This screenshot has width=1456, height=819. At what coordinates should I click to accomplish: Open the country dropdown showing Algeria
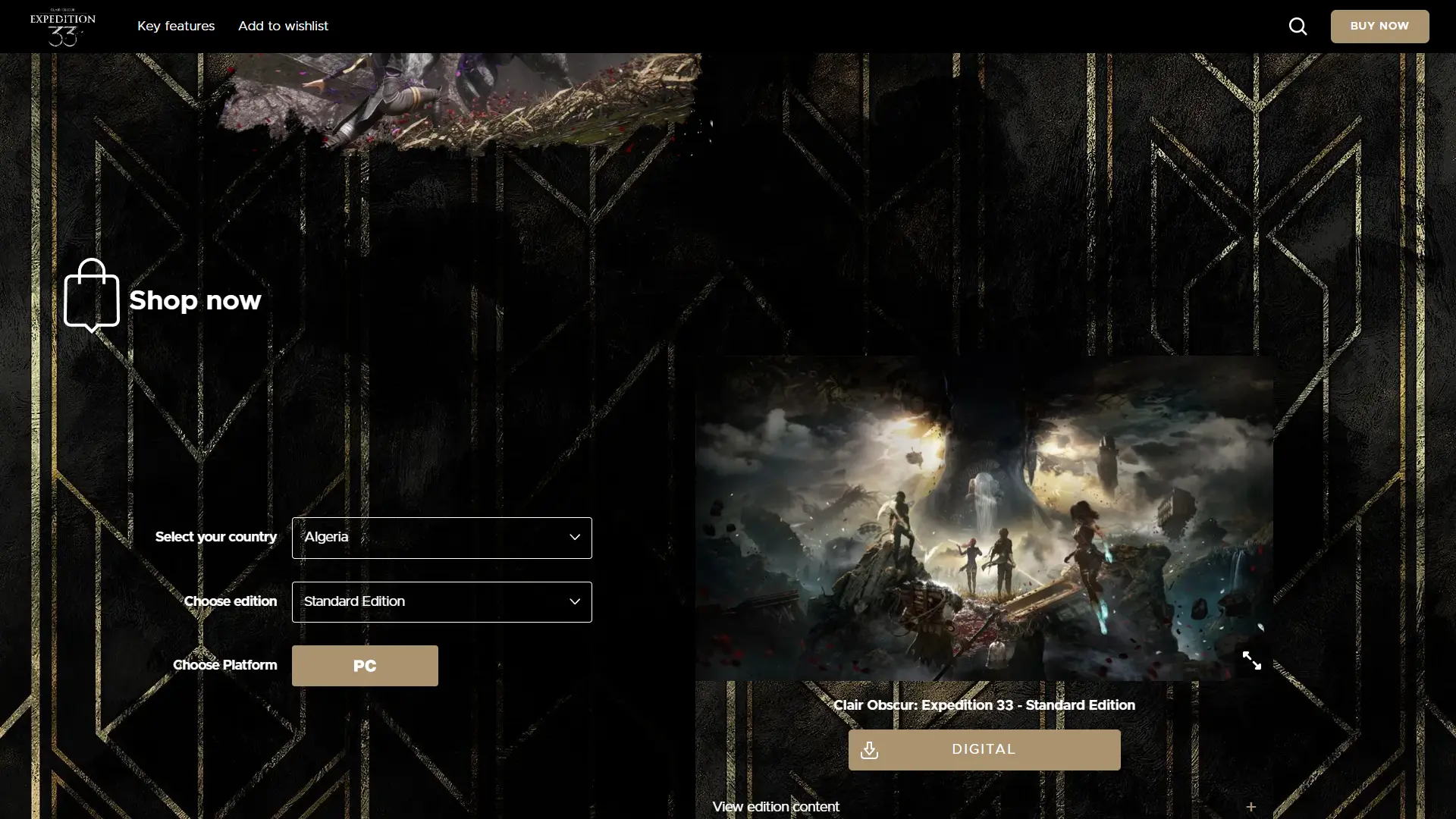coord(441,538)
